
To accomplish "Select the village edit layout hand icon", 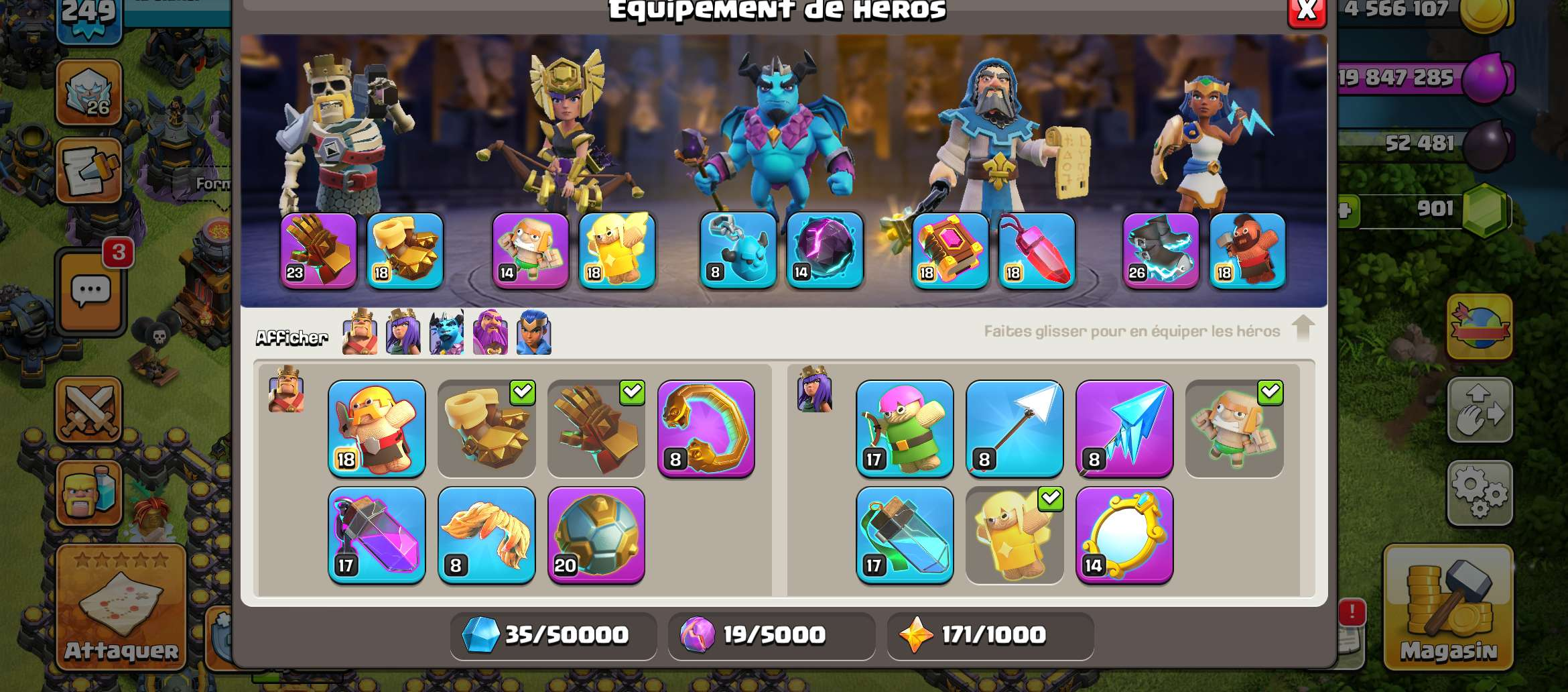I will tap(1481, 411).
